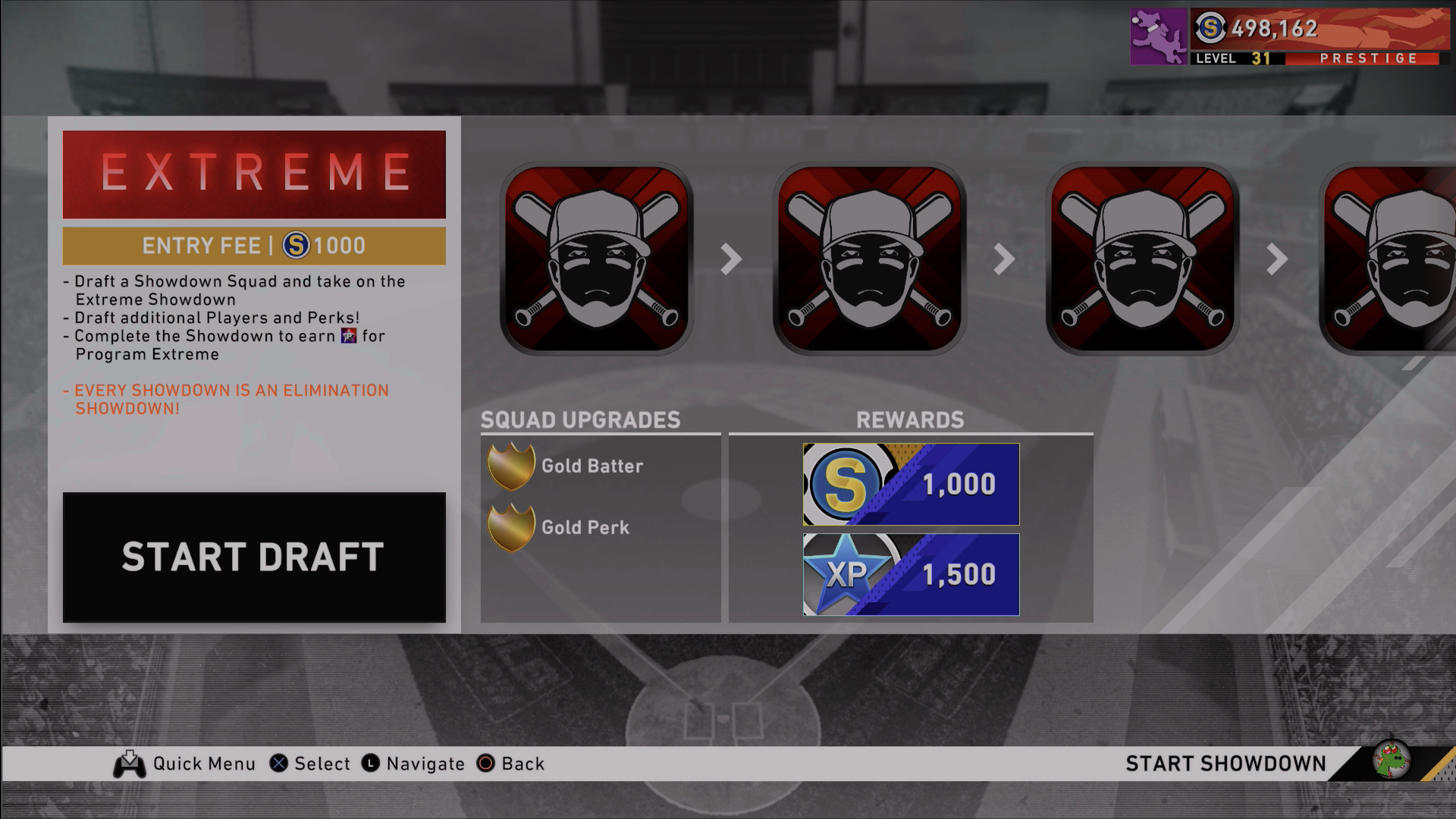Start the Extreme showdown draft
The width and height of the screenshot is (1456, 819).
click(253, 557)
